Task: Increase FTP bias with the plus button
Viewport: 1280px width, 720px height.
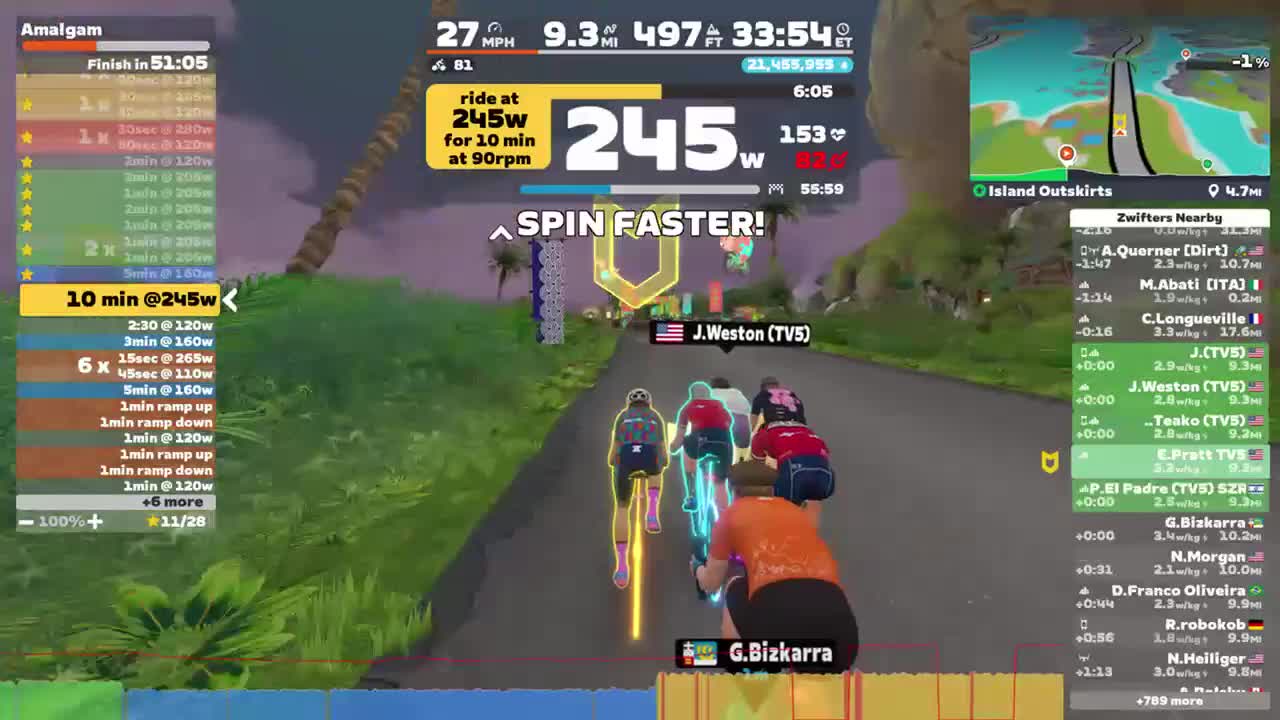Action: point(95,521)
